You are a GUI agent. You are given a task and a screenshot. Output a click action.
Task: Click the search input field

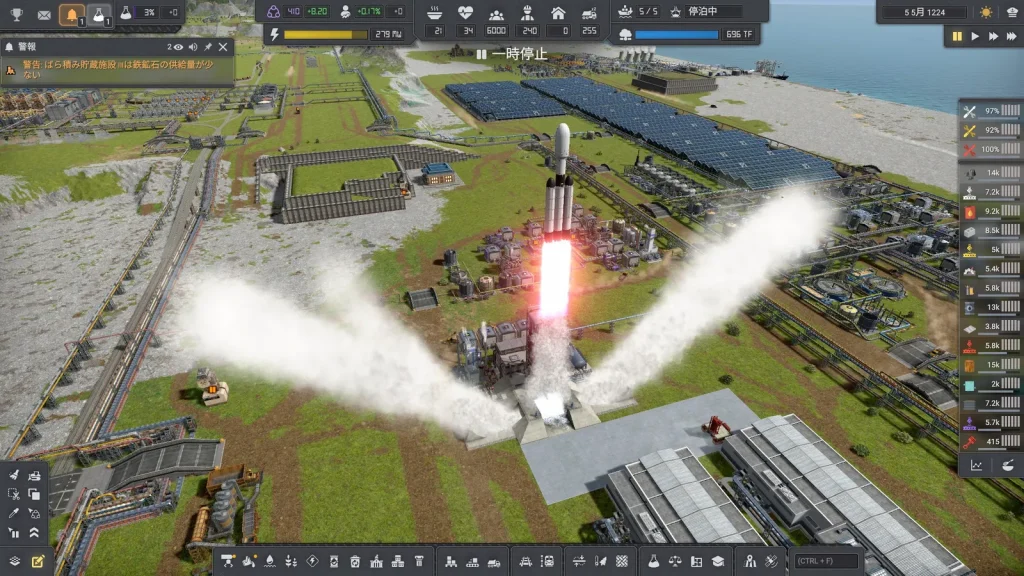point(827,561)
